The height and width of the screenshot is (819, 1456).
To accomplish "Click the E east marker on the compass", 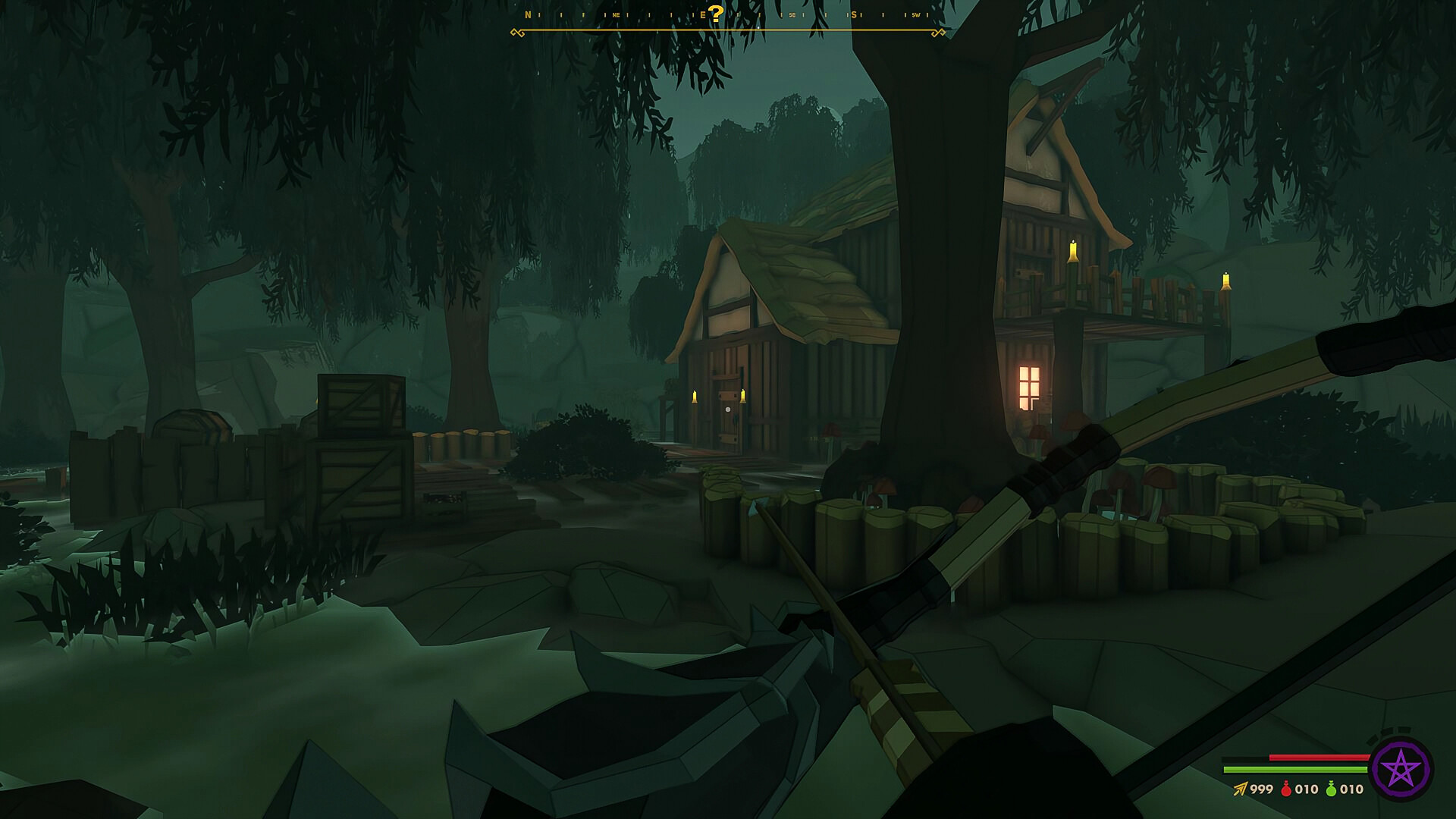I will click(x=704, y=14).
